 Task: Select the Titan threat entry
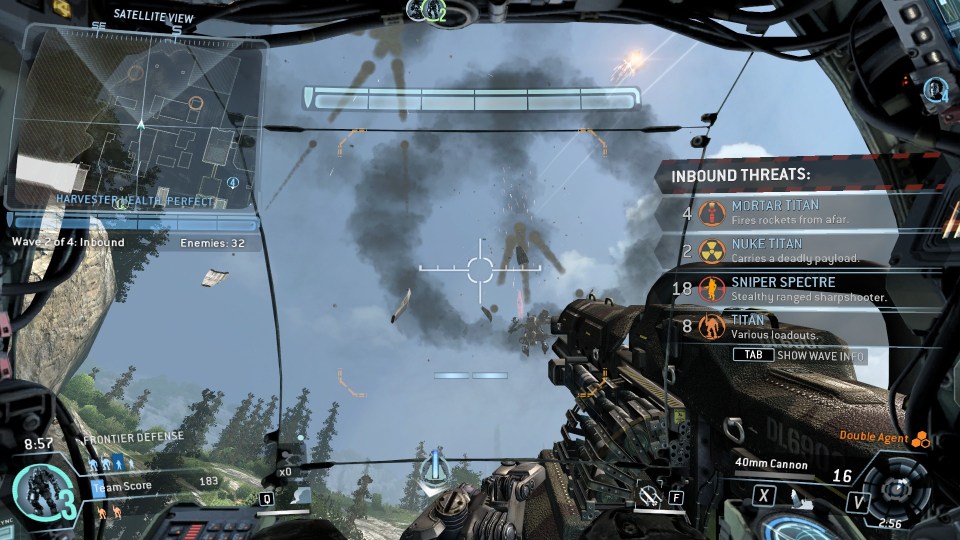[800, 326]
